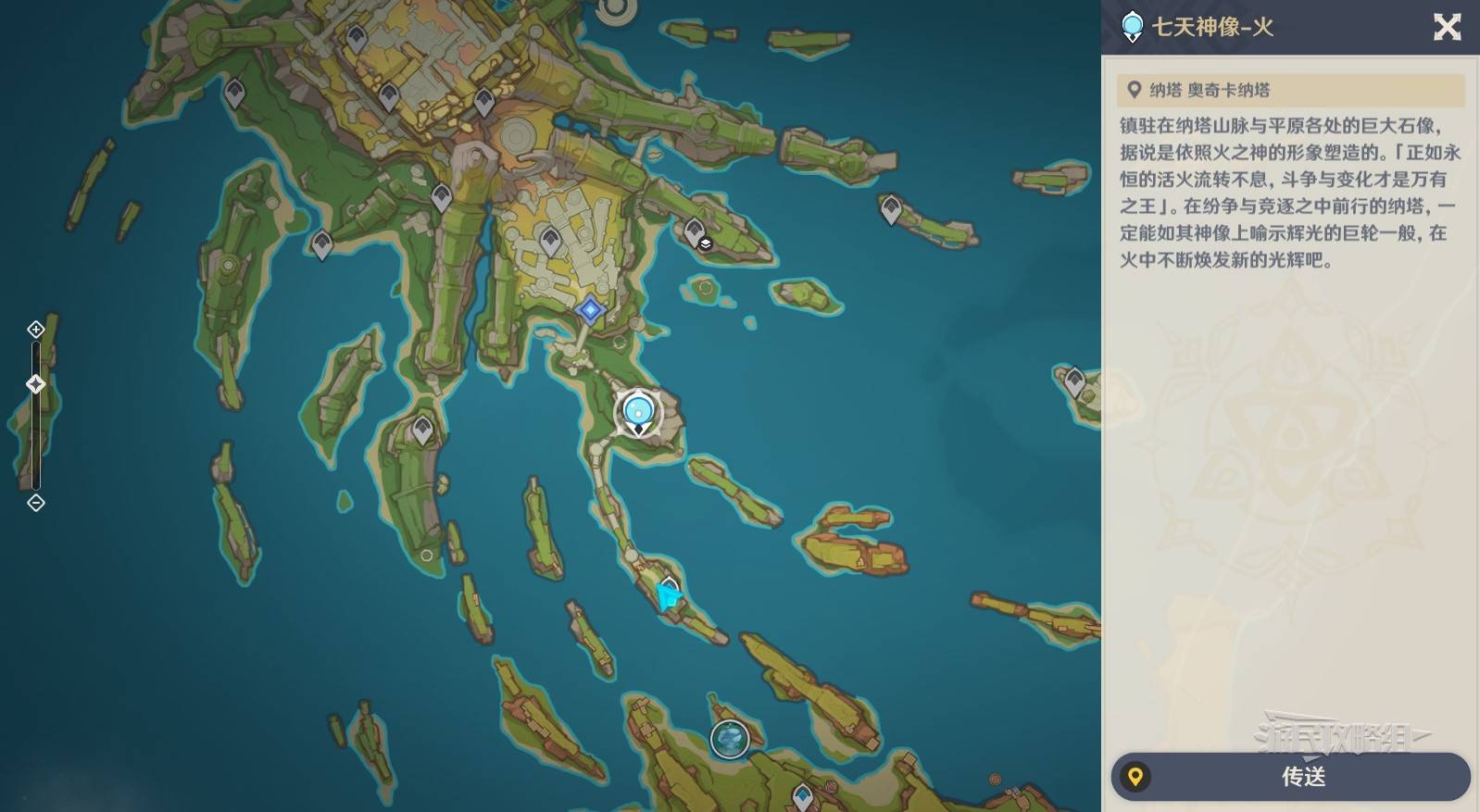
Task: Select the highlighted Statue of the Seven marker
Action: pos(638,412)
